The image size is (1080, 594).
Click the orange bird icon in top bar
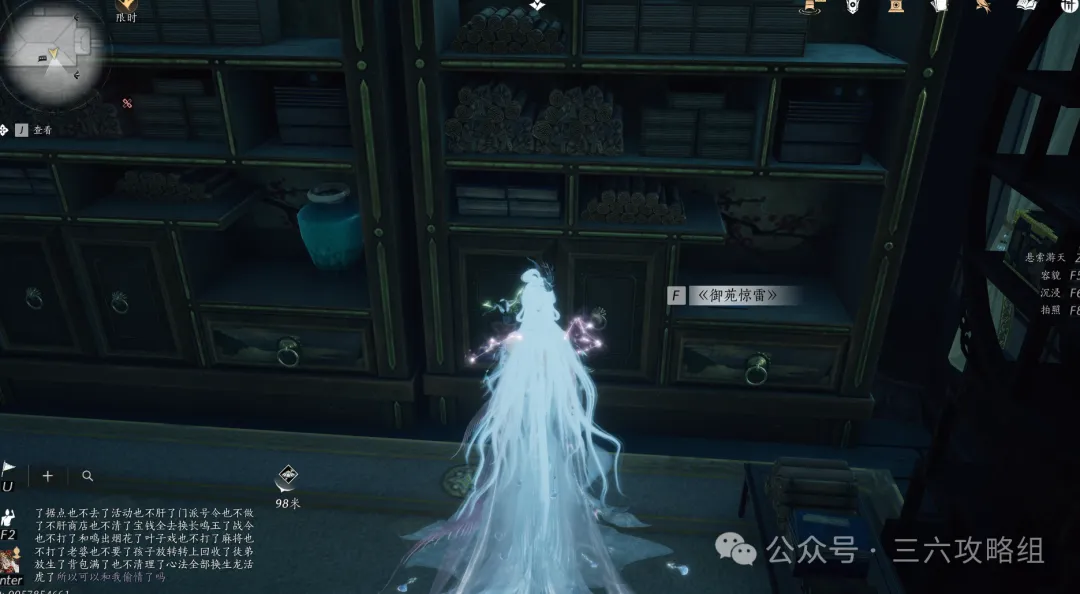pos(985,6)
